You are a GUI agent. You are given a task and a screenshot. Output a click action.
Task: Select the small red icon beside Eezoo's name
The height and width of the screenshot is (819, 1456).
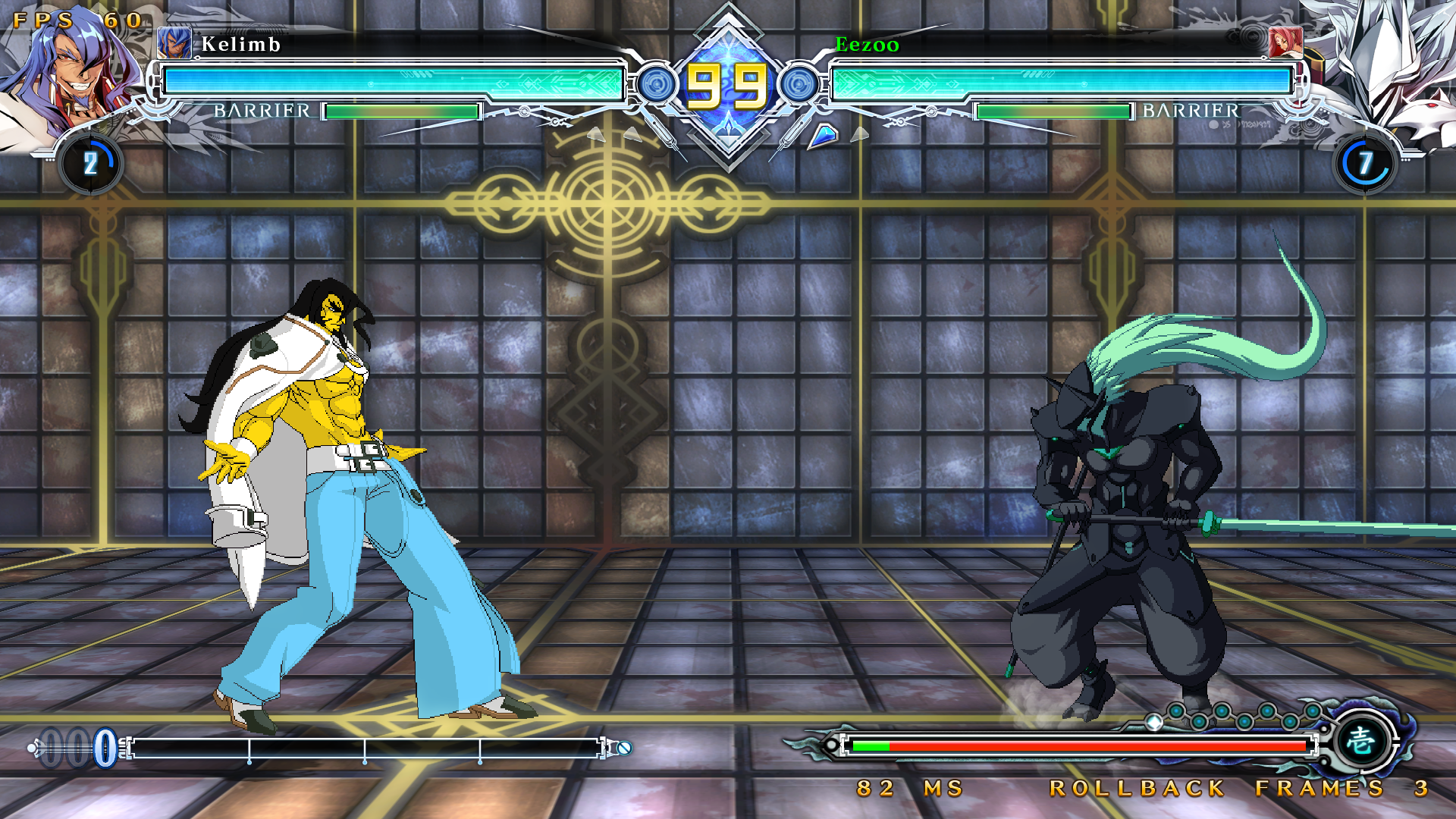(1285, 43)
